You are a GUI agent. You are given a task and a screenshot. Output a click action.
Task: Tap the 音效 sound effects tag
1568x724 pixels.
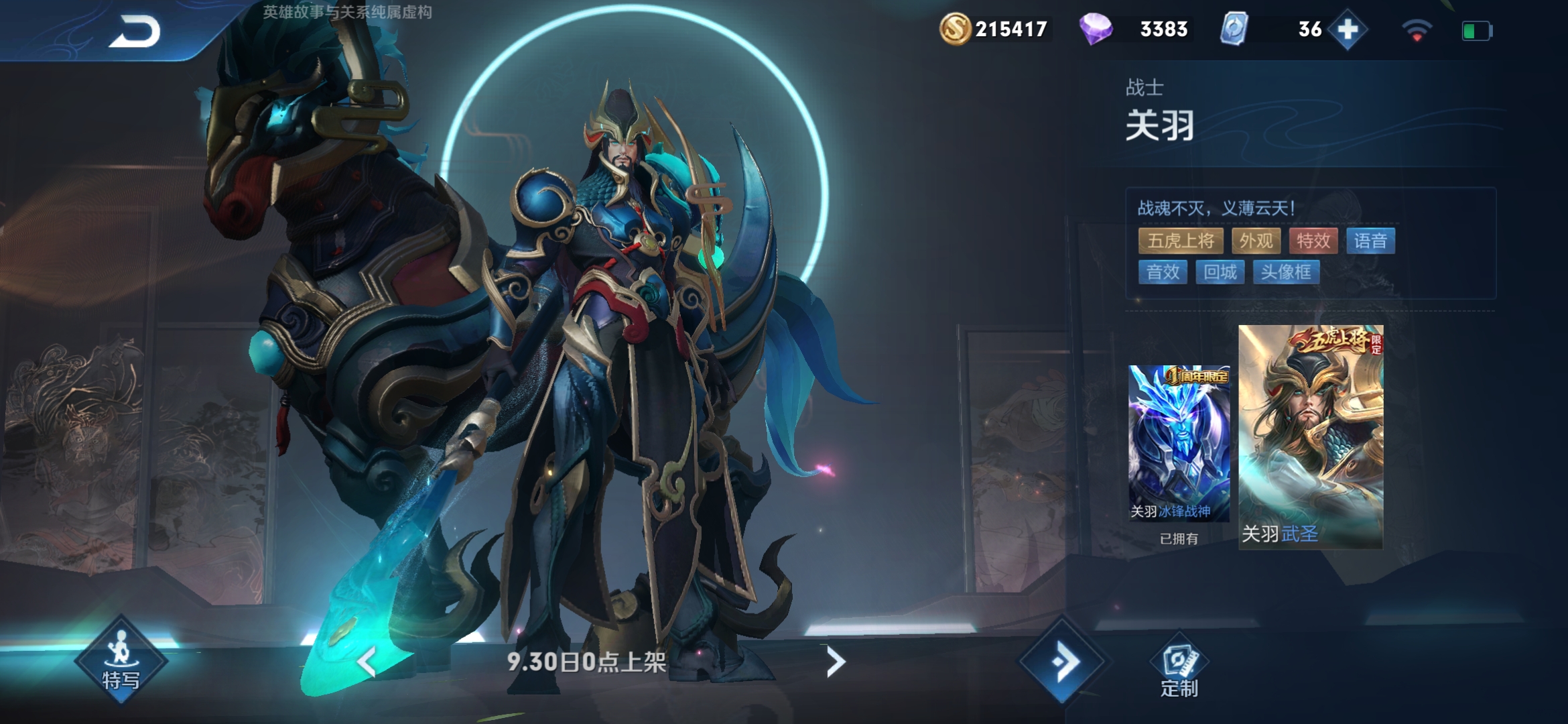[x=1163, y=272]
